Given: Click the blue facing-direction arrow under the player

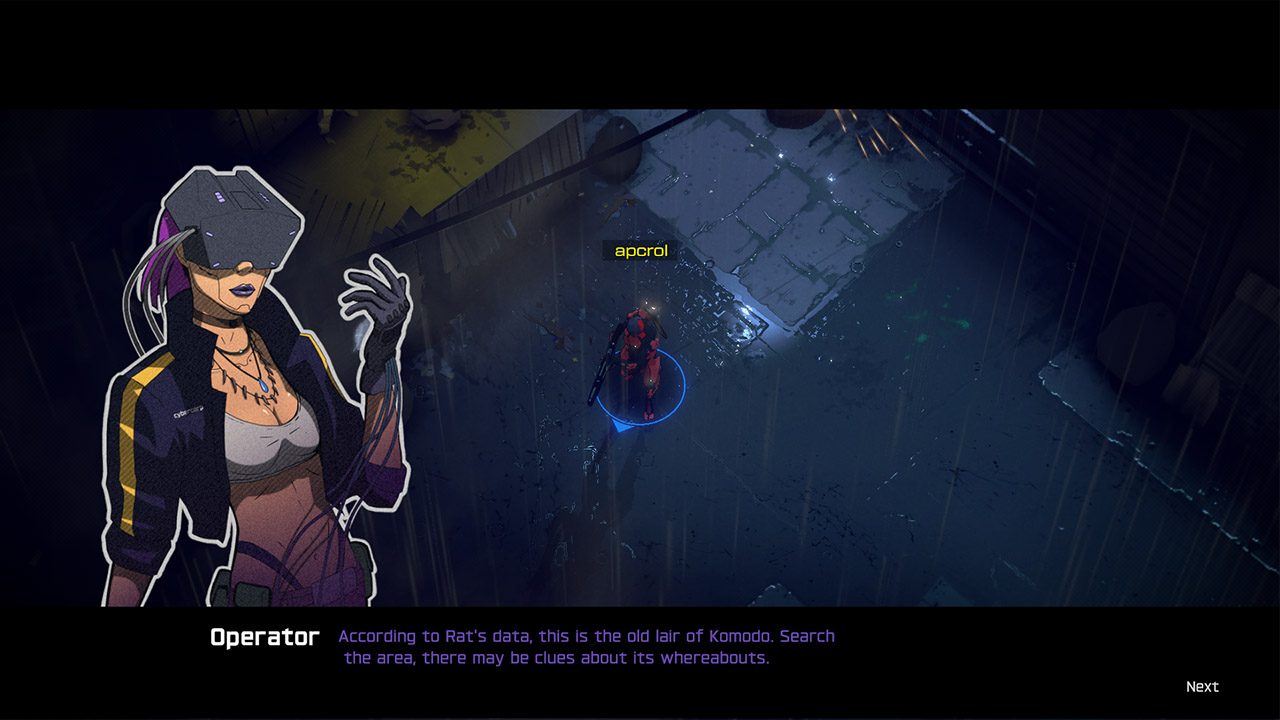Looking at the screenshot, I should point(621,427).
